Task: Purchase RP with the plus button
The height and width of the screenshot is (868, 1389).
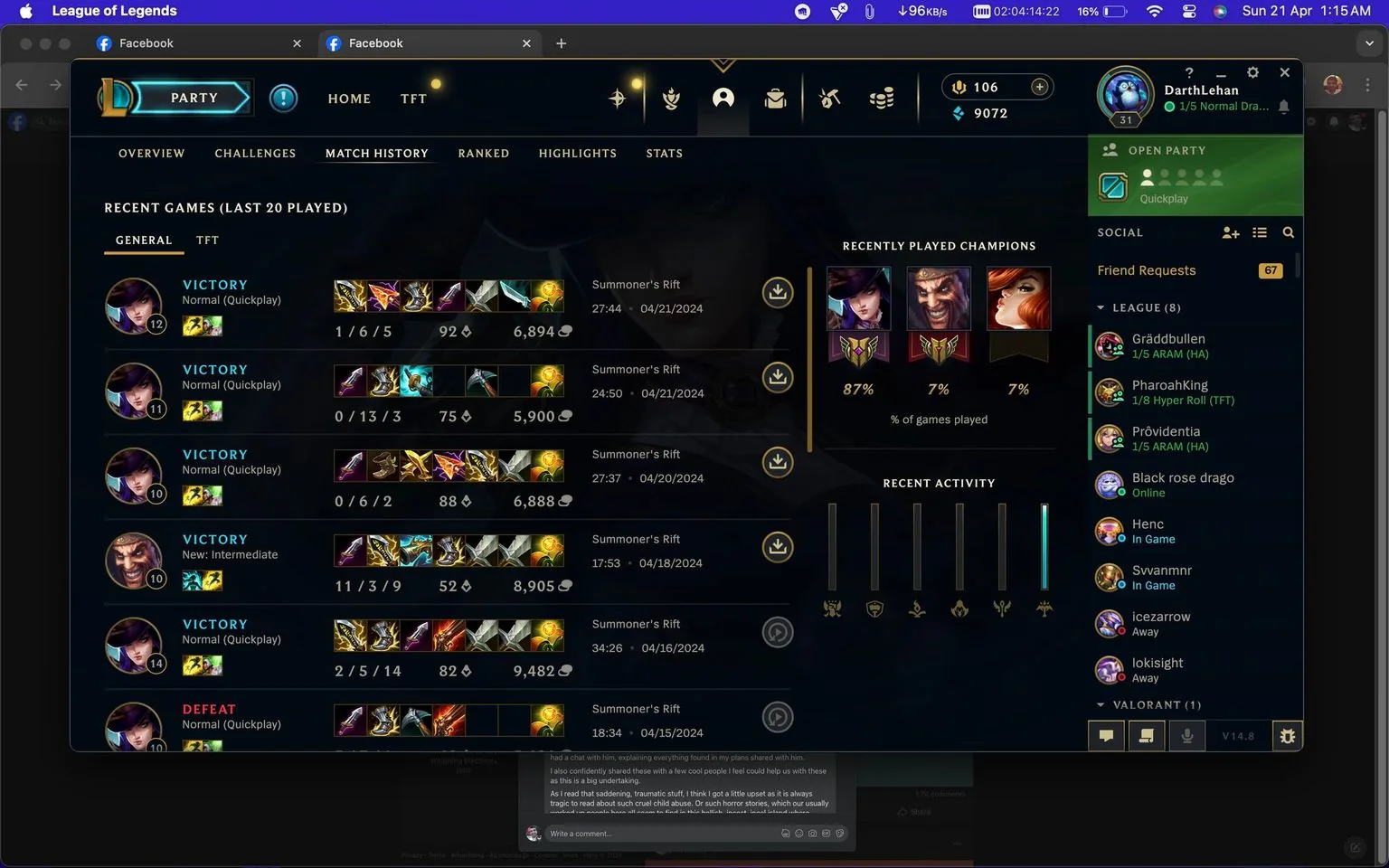Action: pyautogui.click(x=1039, y=87)
